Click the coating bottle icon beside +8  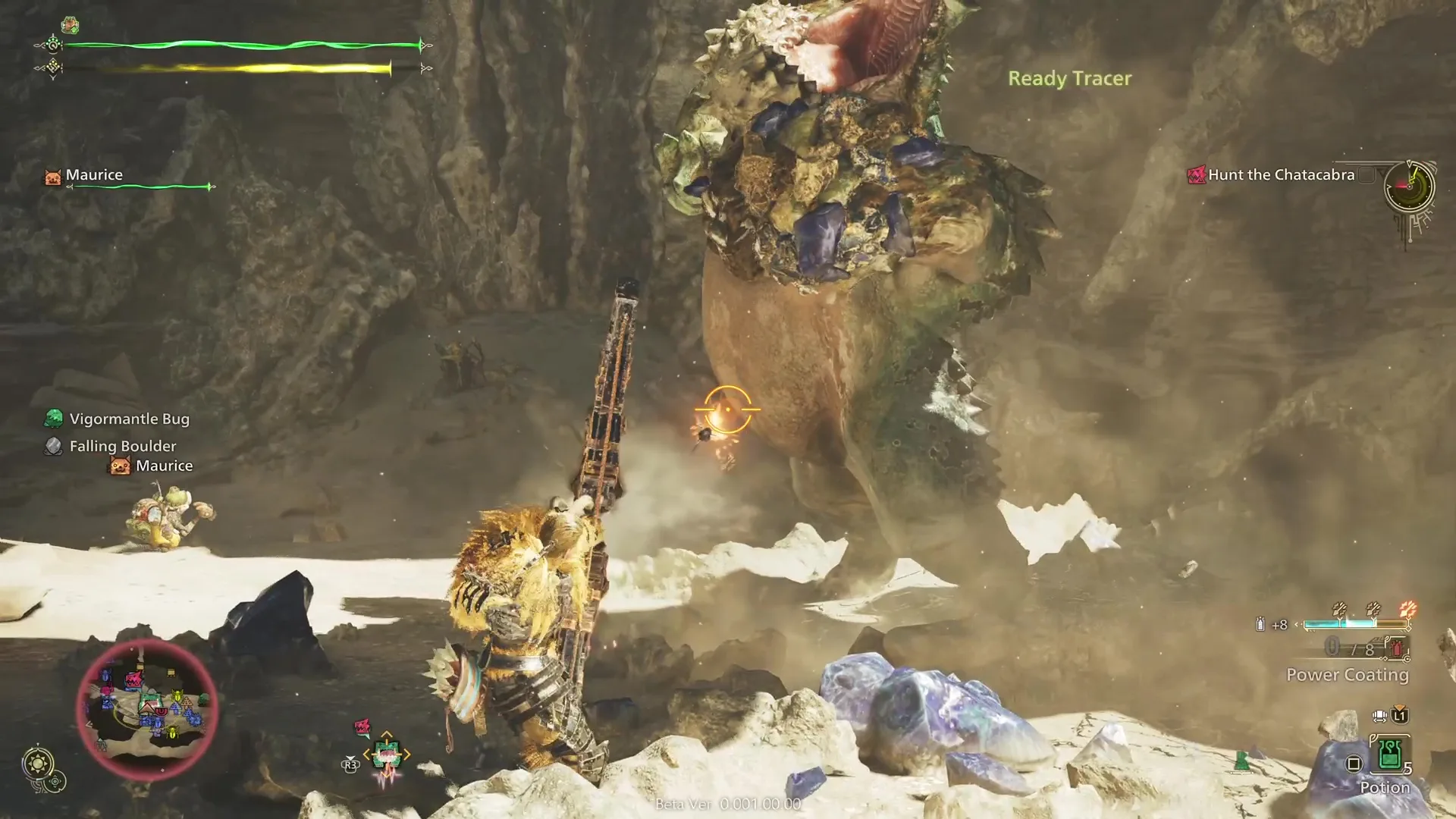[1260, 625]
